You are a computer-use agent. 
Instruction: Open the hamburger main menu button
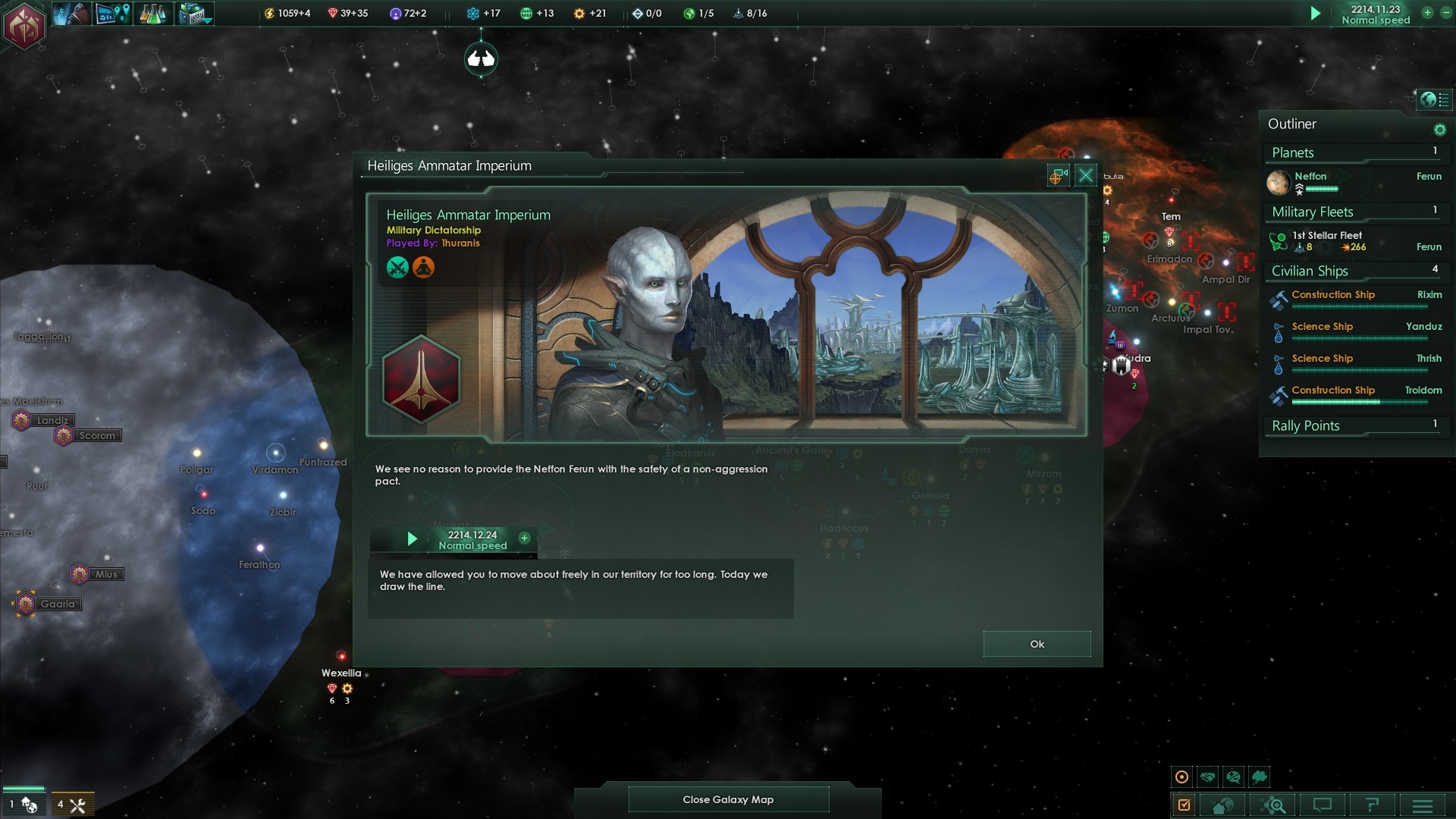[1423, 805]
